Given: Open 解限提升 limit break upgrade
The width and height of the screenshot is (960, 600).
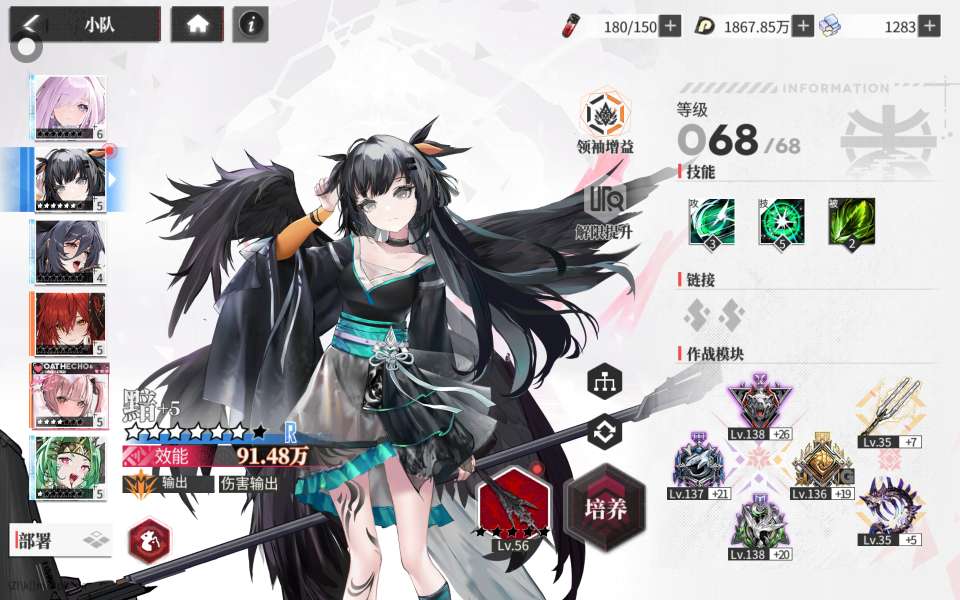Looking at the screenshot, I should (x=605, y=203).
